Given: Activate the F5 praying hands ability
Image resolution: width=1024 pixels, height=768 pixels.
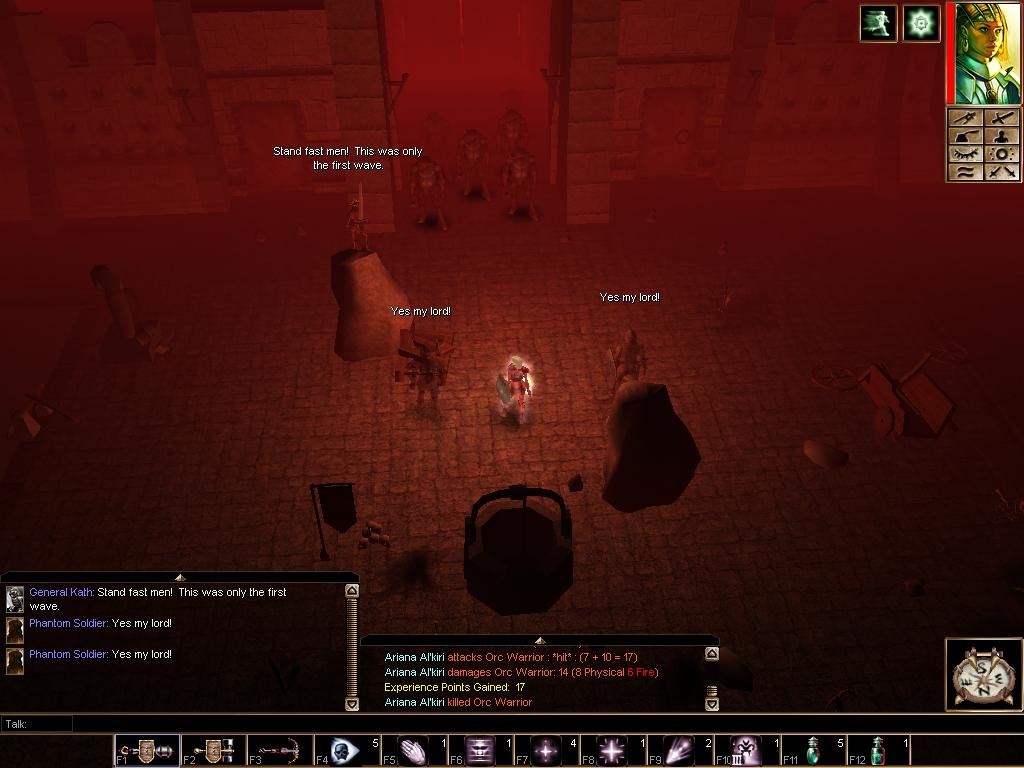Looking at the screenshot, I should click(x=413, y=750).
